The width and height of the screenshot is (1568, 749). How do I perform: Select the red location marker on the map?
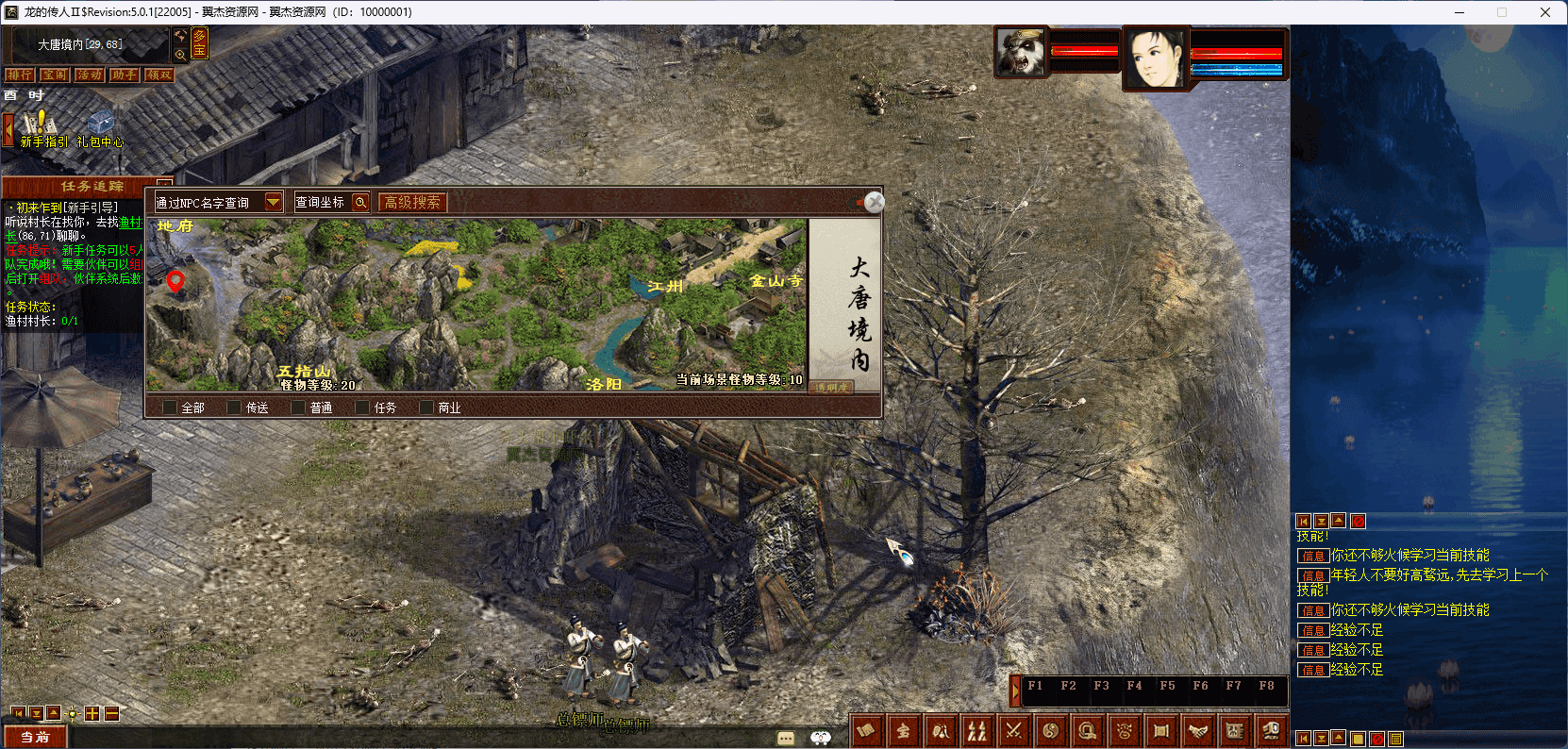point(175,280)
